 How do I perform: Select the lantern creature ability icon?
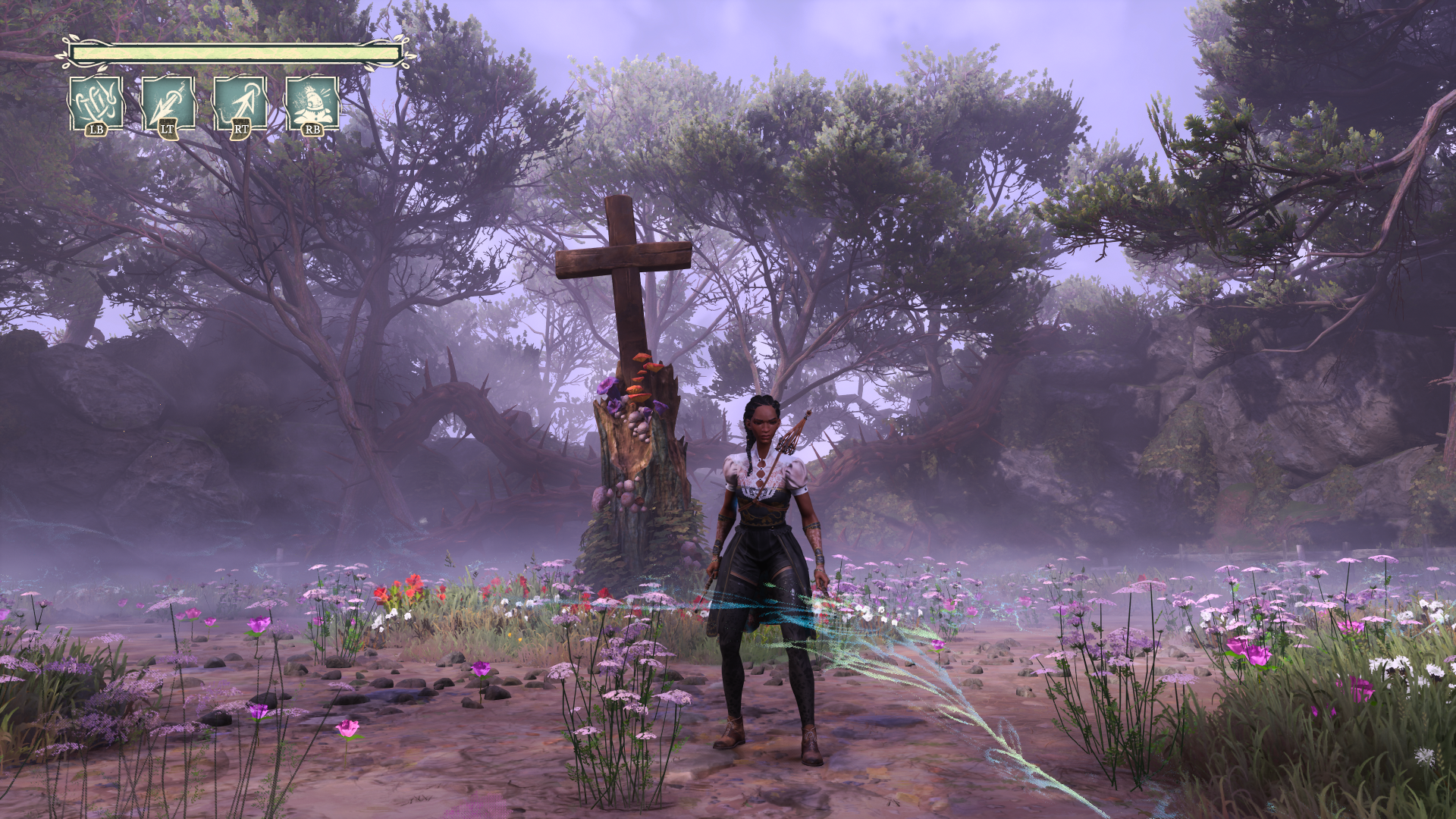coord(312,105)
